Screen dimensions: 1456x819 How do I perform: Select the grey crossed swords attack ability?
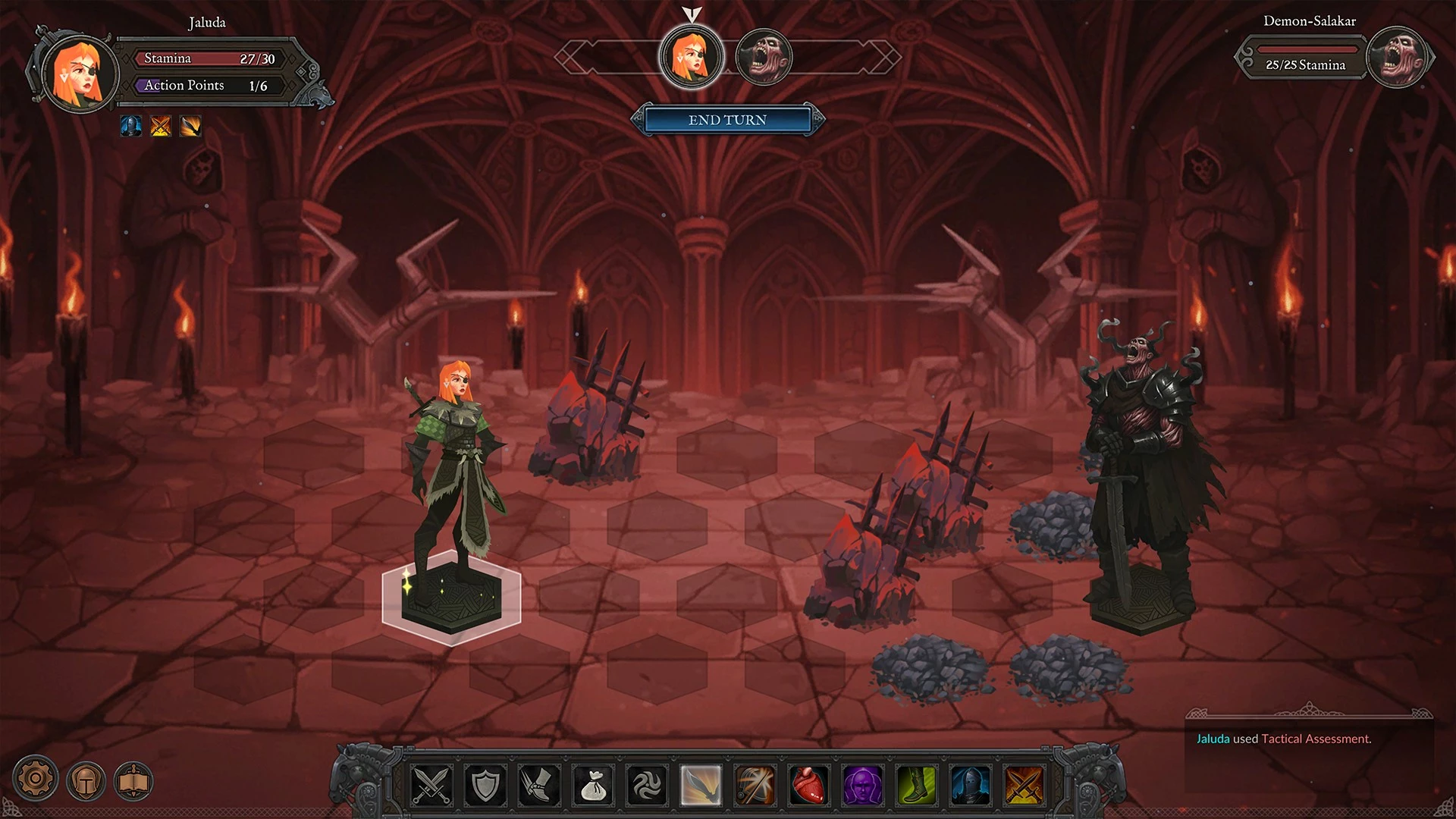[431, 785]
